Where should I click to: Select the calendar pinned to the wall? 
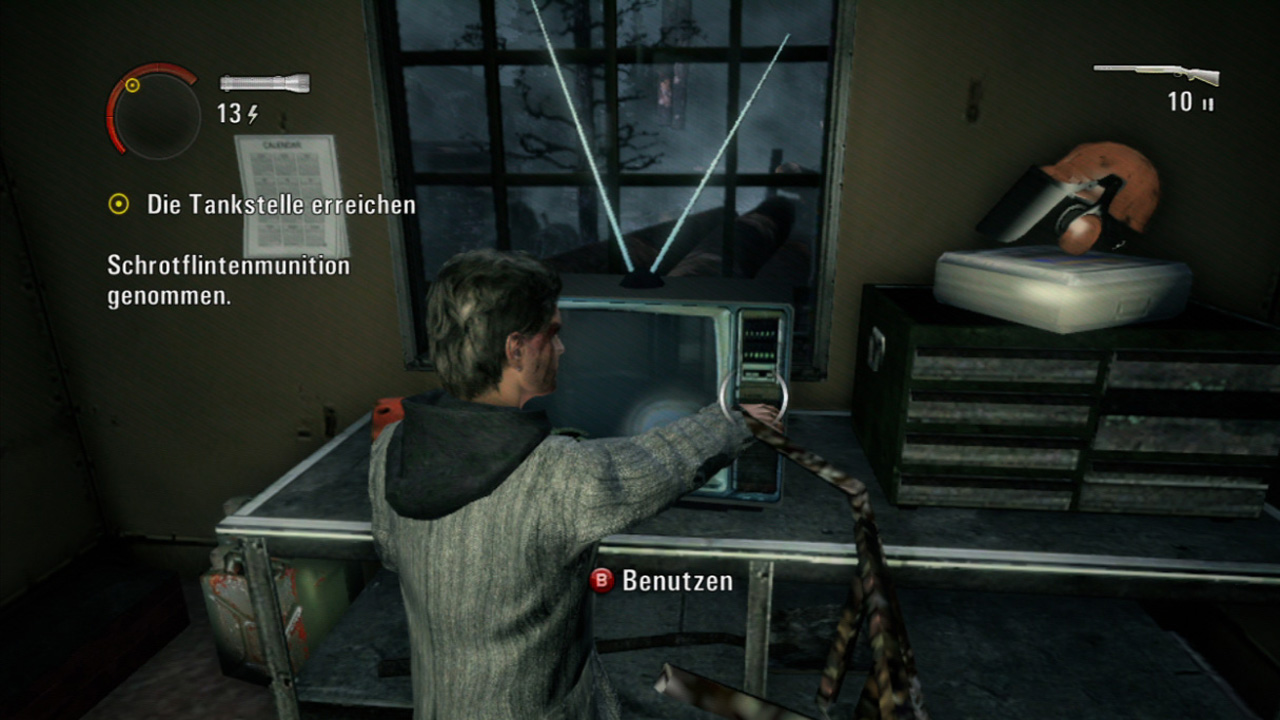click(x=283, y=195)
